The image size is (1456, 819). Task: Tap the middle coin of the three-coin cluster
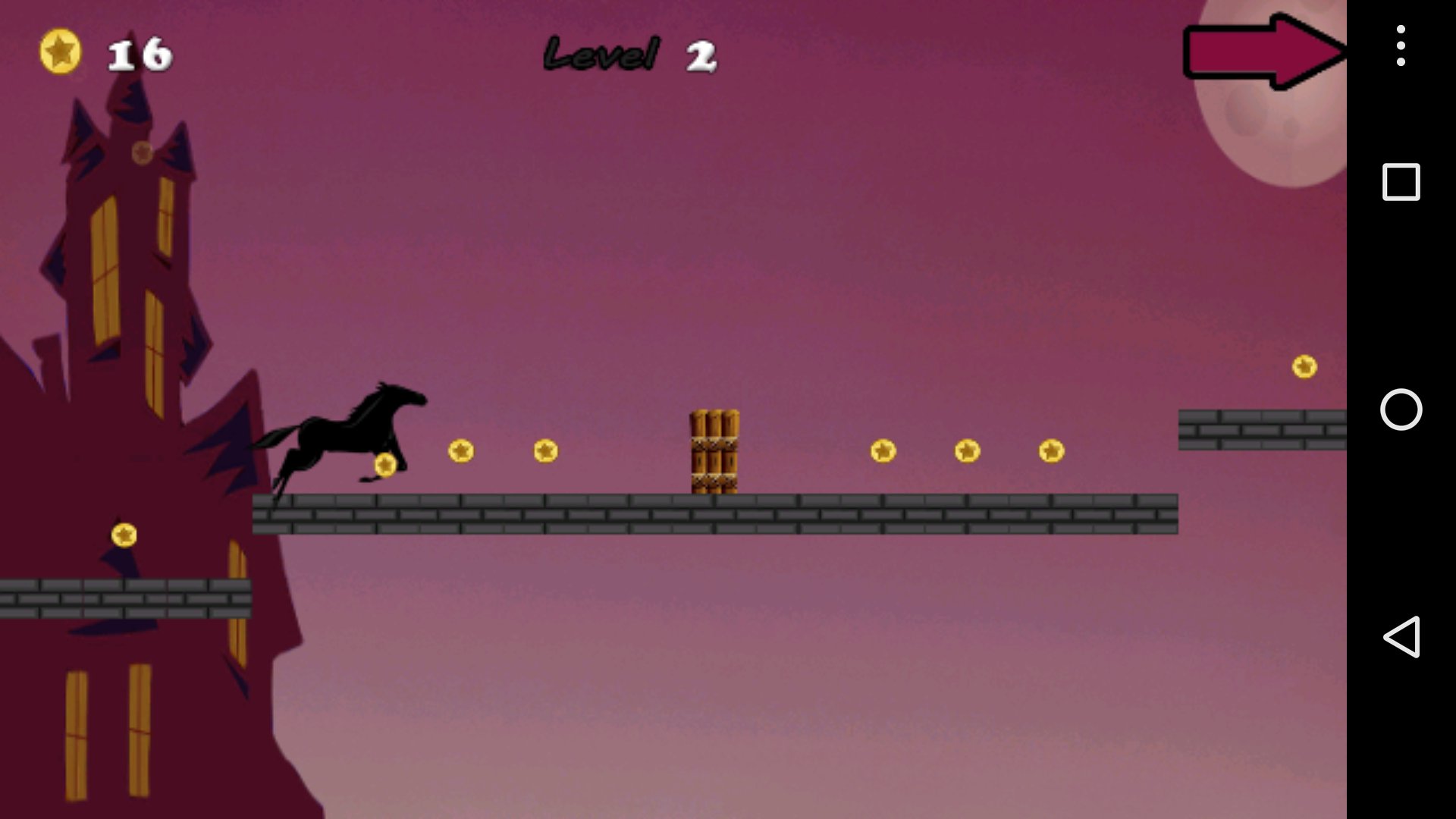(966, 452)
